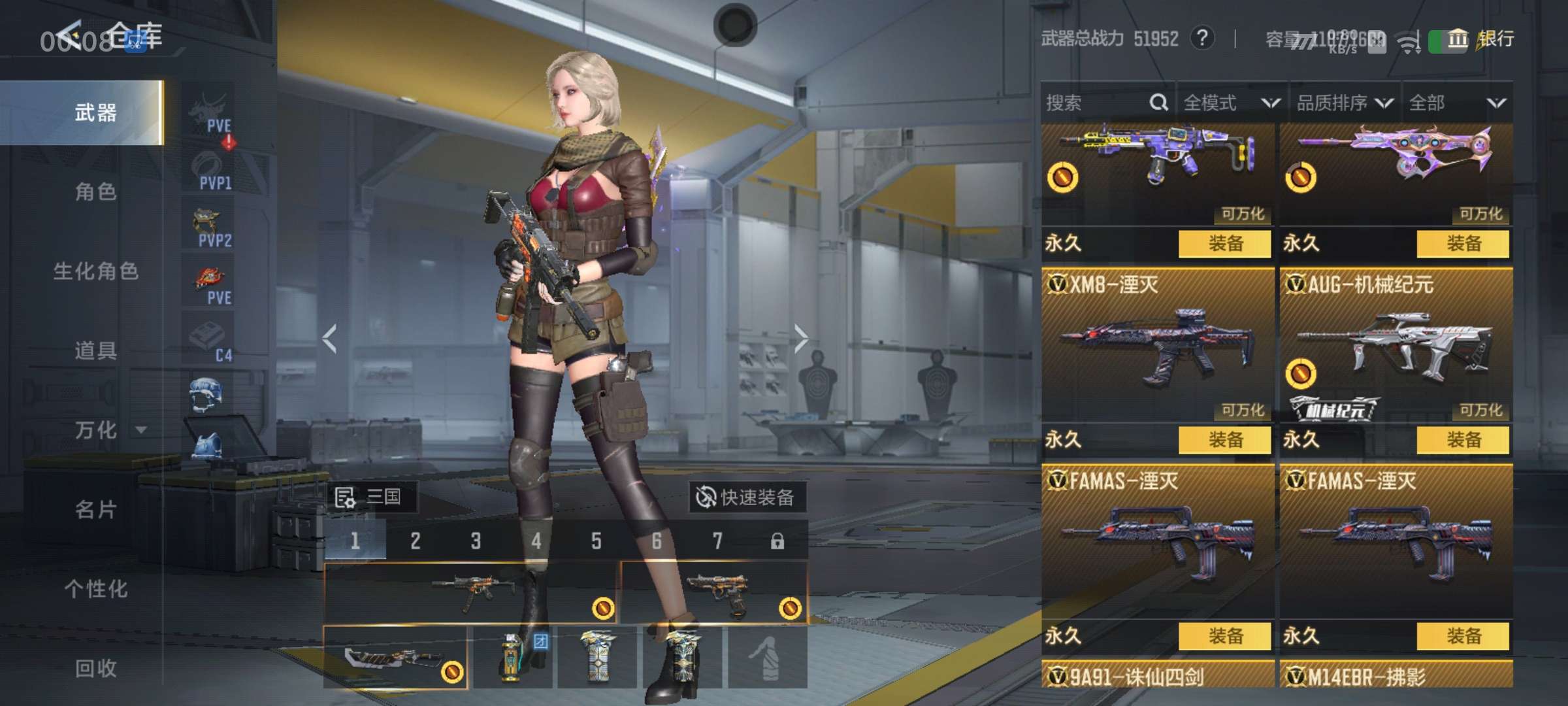The height and width of the screenshot is (706, 1568).
Task: Equip the XM8-湮灭 rifle
Action: point(1225,440)
